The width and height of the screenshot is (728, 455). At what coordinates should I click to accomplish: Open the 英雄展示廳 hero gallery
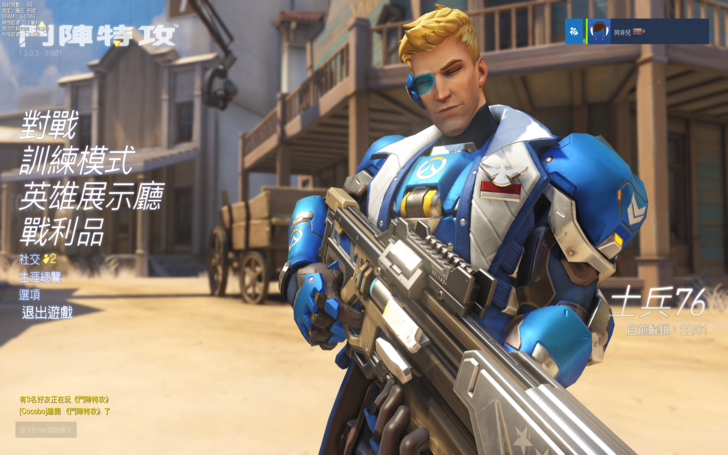tap(91, 197)
